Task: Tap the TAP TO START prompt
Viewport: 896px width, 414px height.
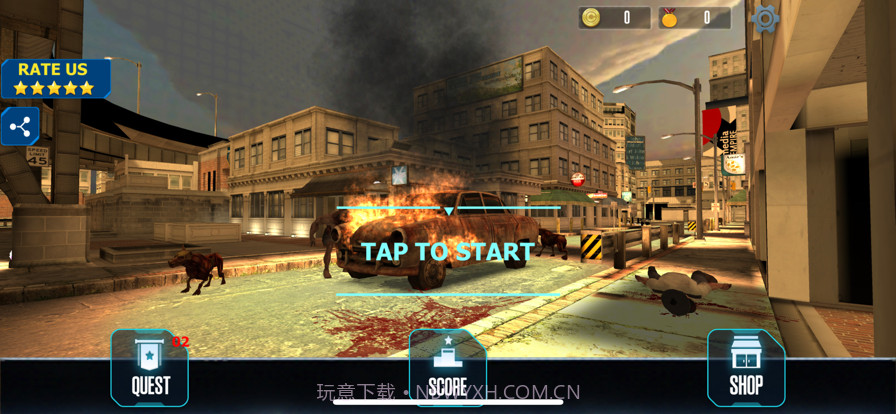Action: (x=447, y=252)
